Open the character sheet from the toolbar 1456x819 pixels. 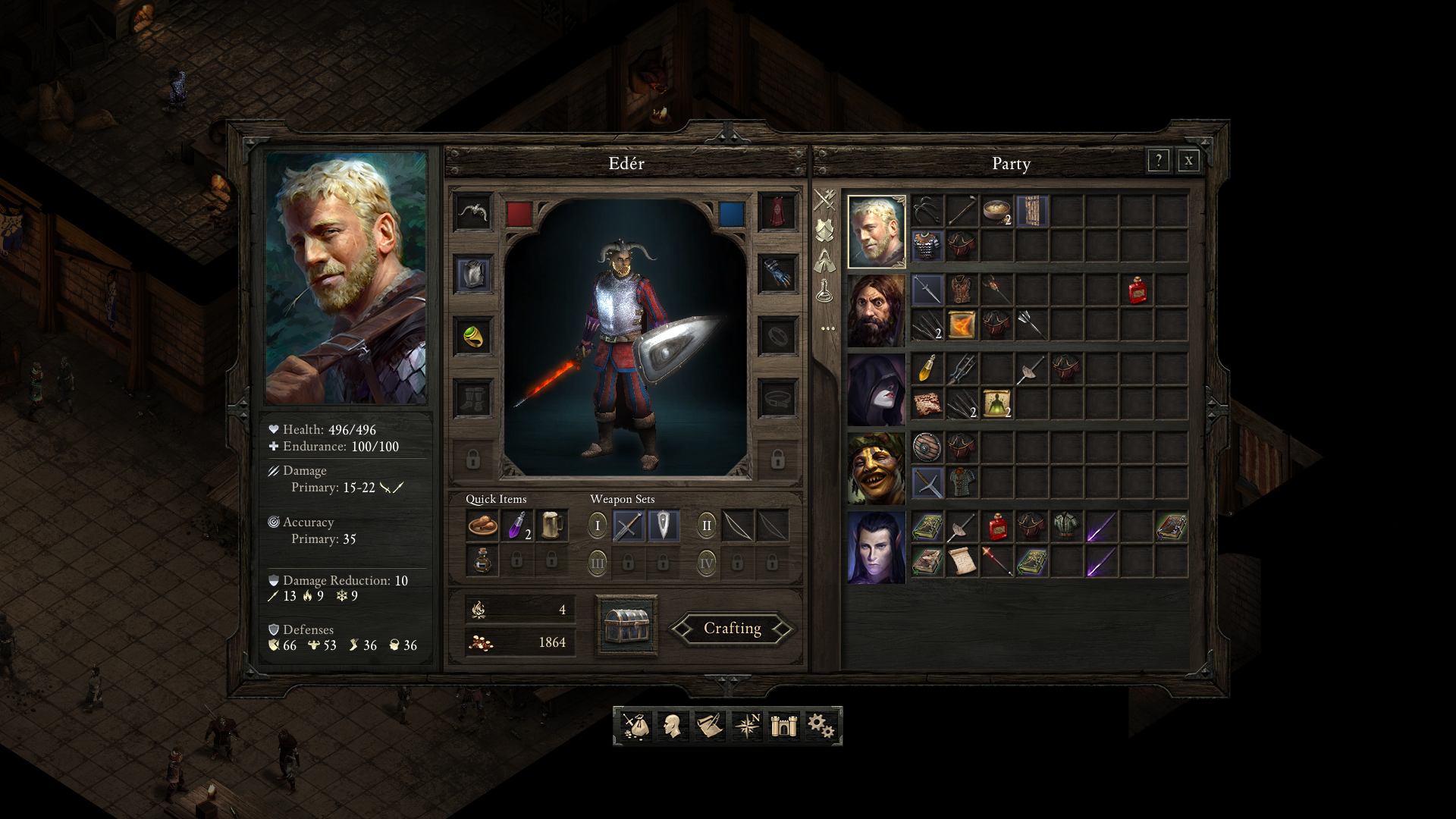(x=672, y=726)
